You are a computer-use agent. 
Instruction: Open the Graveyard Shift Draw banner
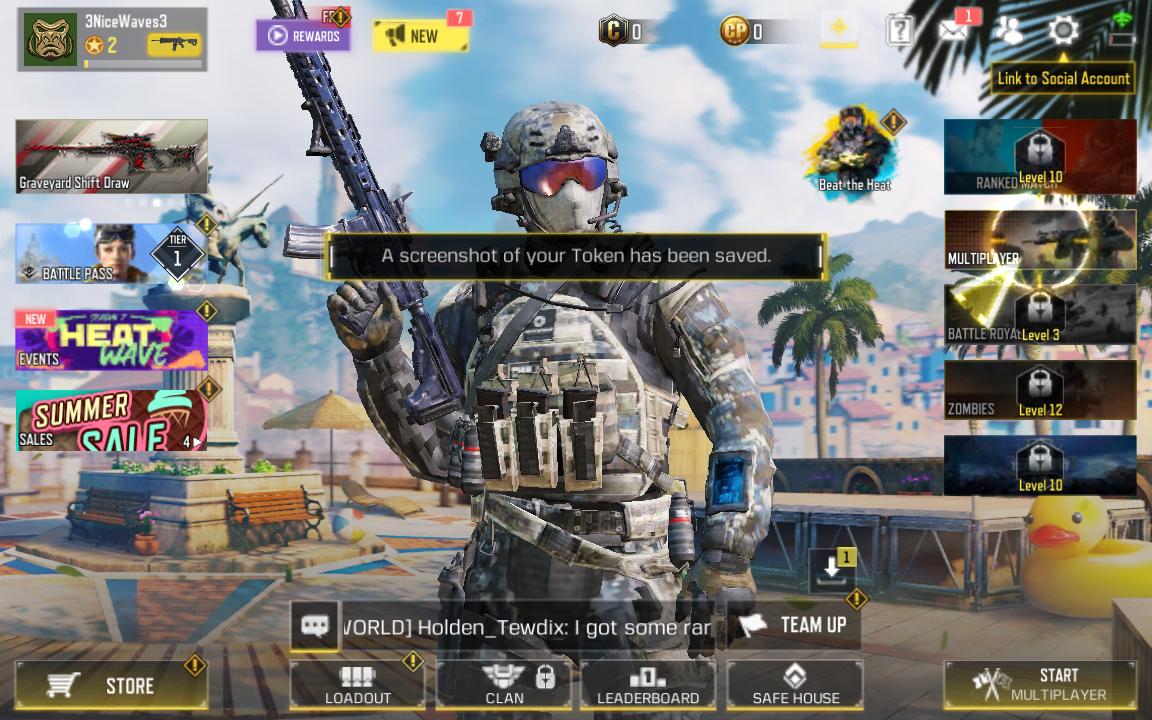pos(111,156)
